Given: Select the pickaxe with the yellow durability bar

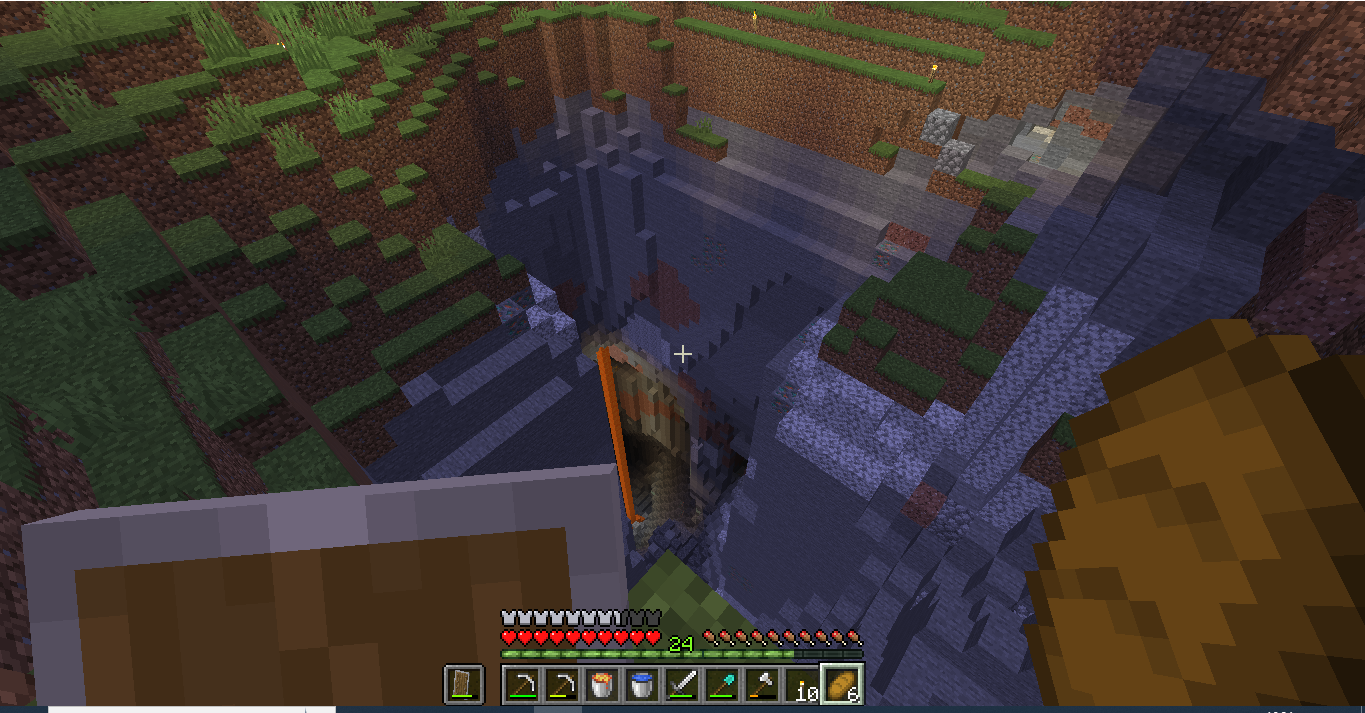Looking at the screenshot, I should pos(562,685).
